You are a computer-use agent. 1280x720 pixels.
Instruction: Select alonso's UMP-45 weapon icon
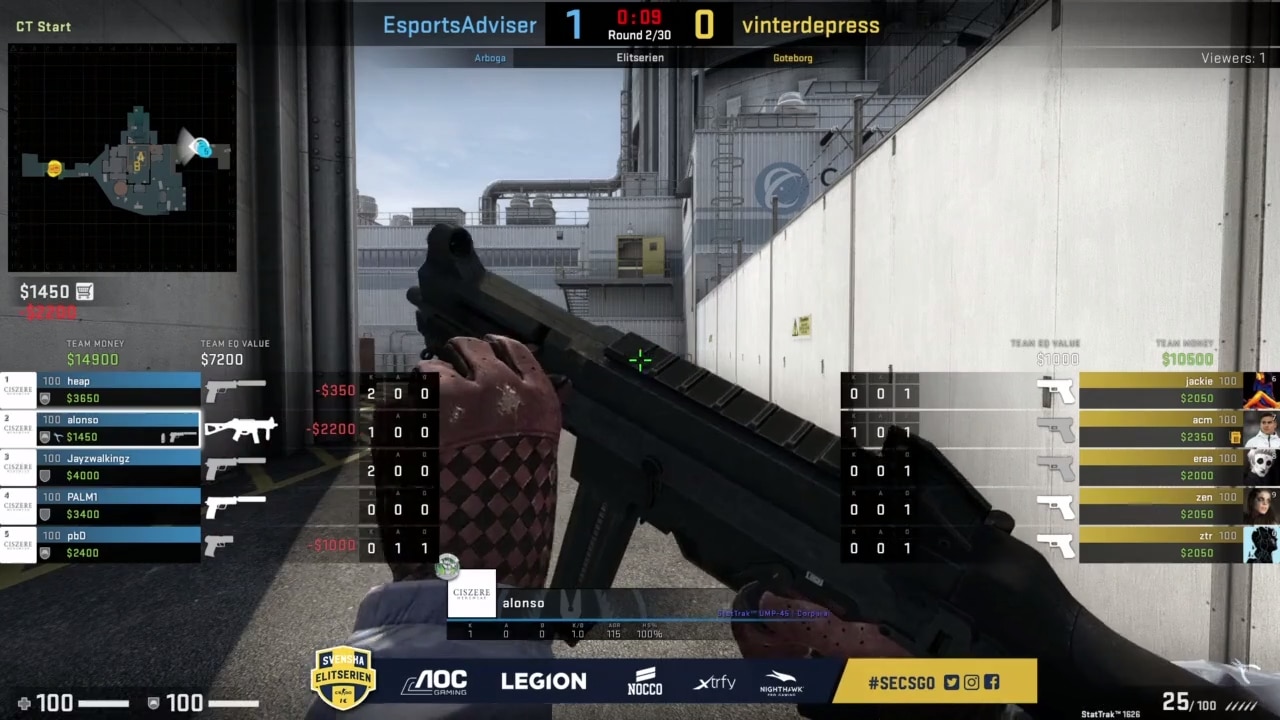(x=240, y=430)
